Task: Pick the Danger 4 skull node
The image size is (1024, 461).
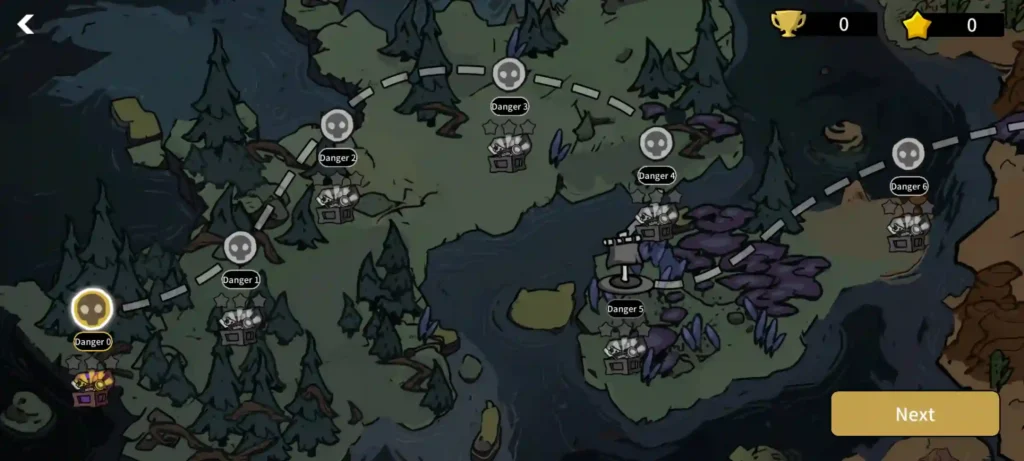Action: click(656, 143)
